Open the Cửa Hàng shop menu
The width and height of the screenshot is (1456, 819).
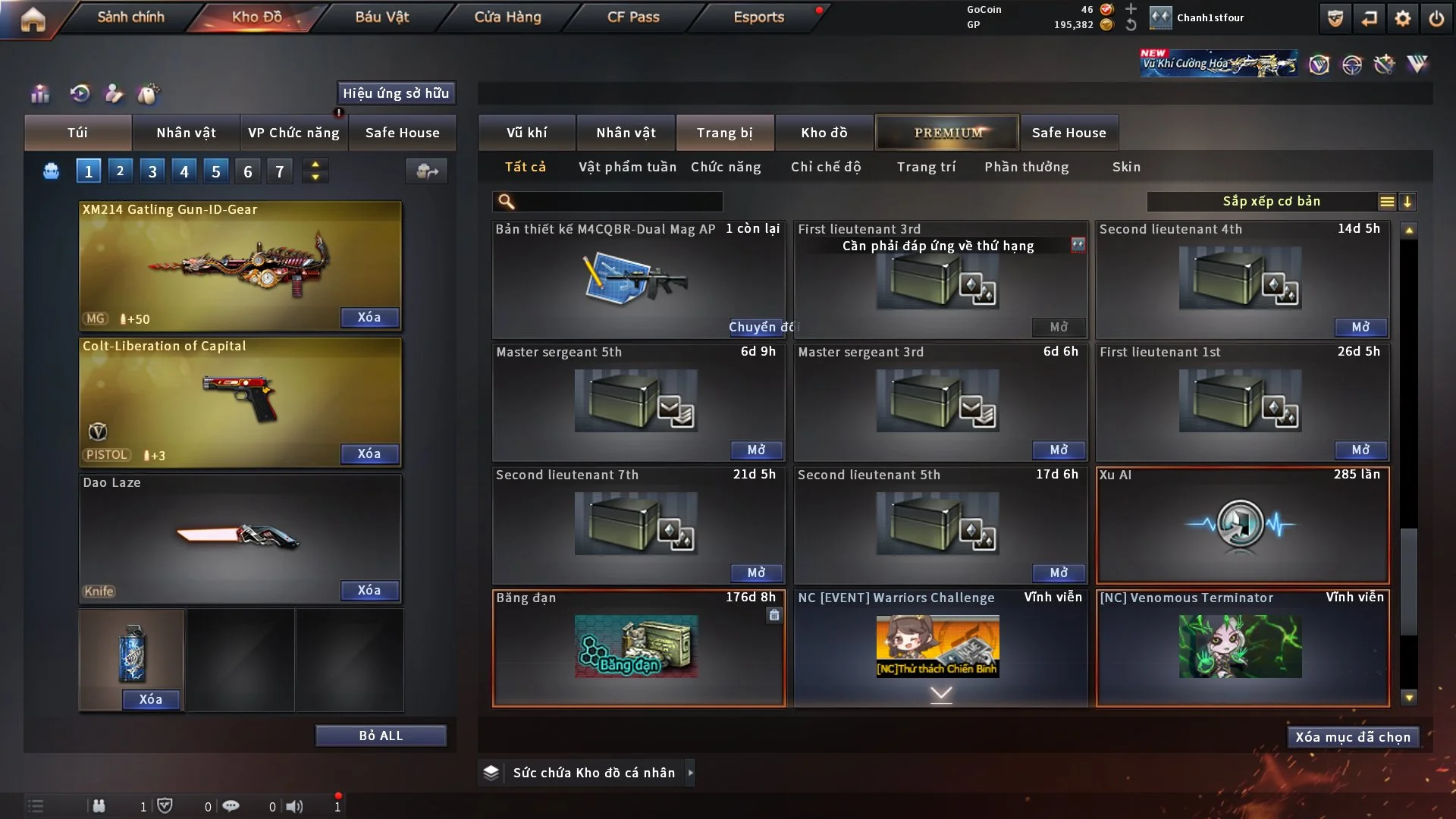(507, 17)
